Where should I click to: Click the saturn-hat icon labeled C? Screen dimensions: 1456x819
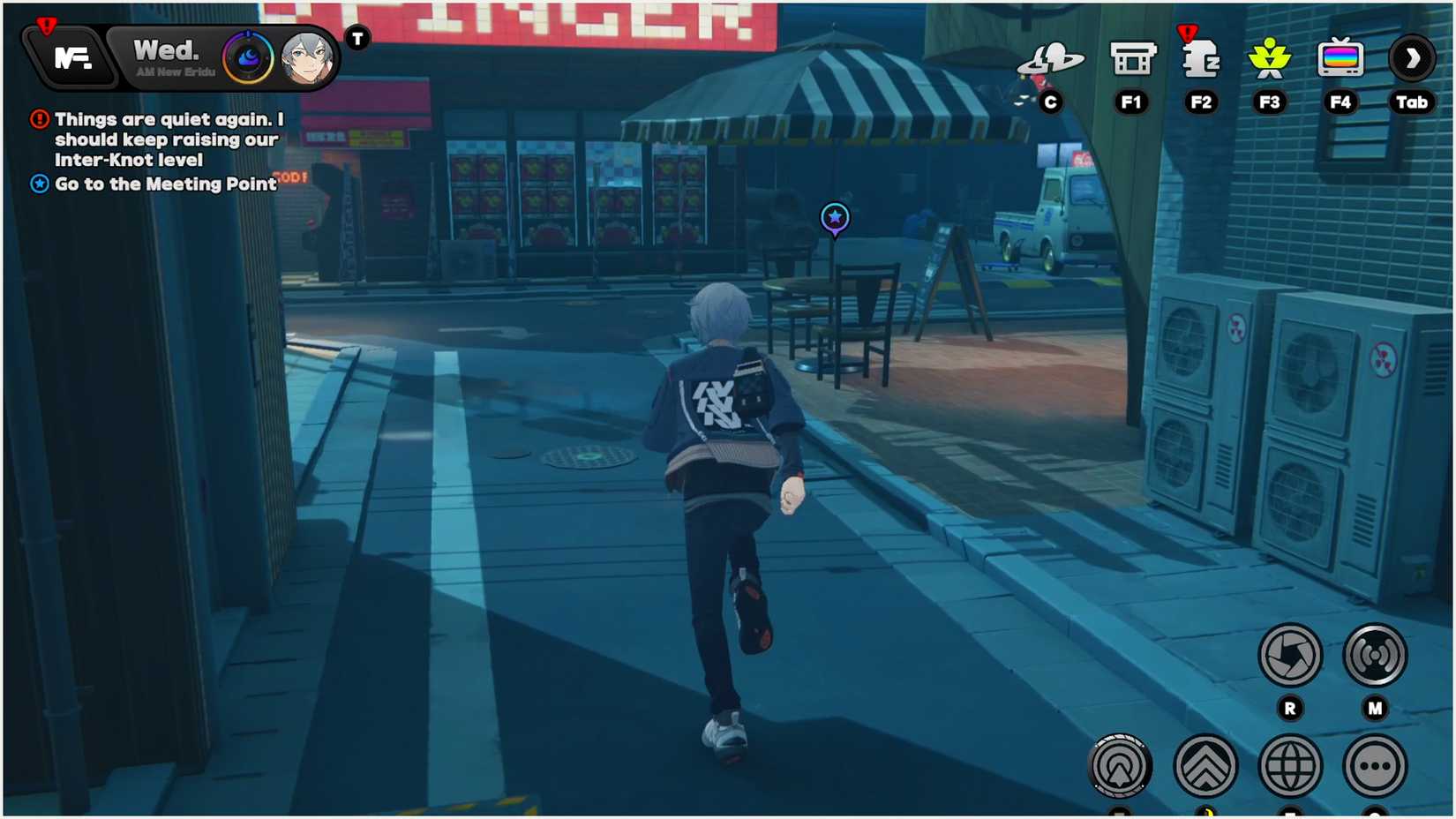[x=1053, y=60]
